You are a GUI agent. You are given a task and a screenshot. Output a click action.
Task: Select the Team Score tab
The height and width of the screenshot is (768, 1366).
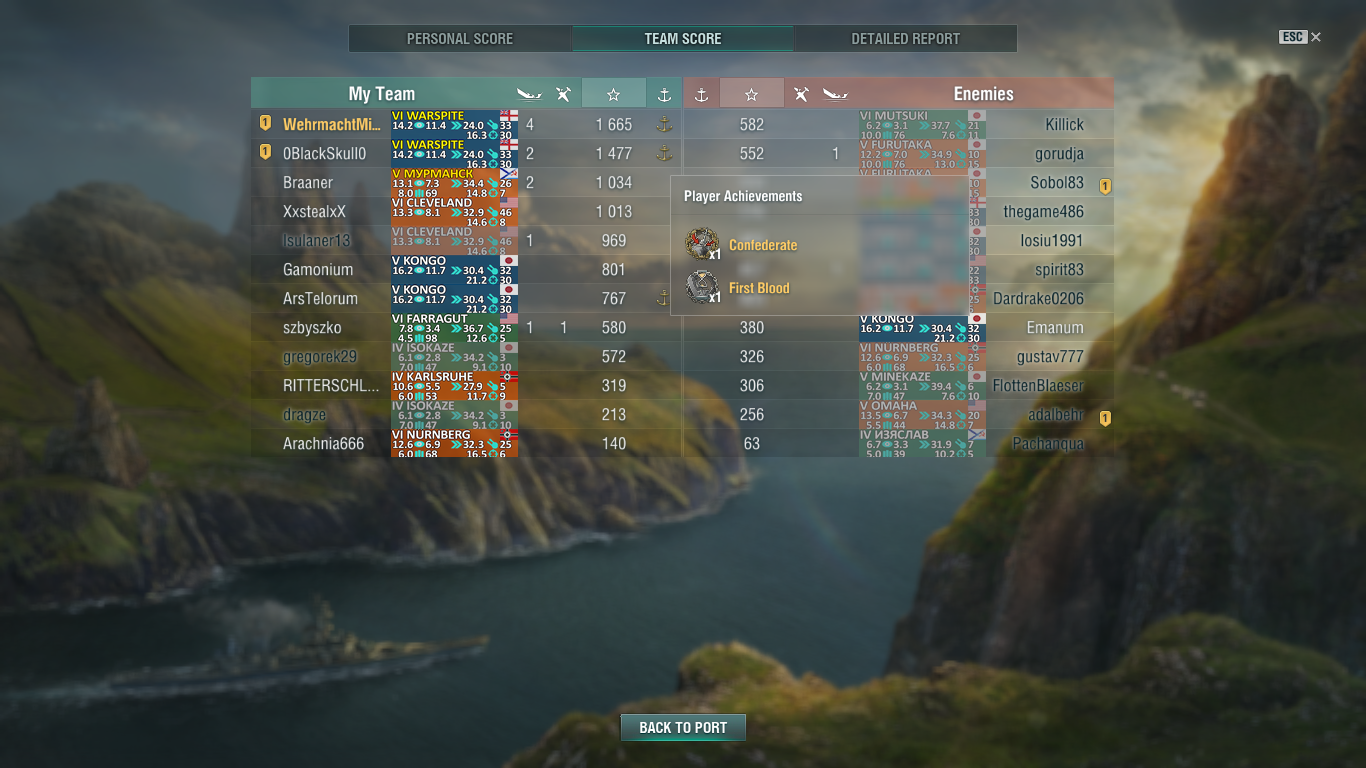[x=683, y=39]
